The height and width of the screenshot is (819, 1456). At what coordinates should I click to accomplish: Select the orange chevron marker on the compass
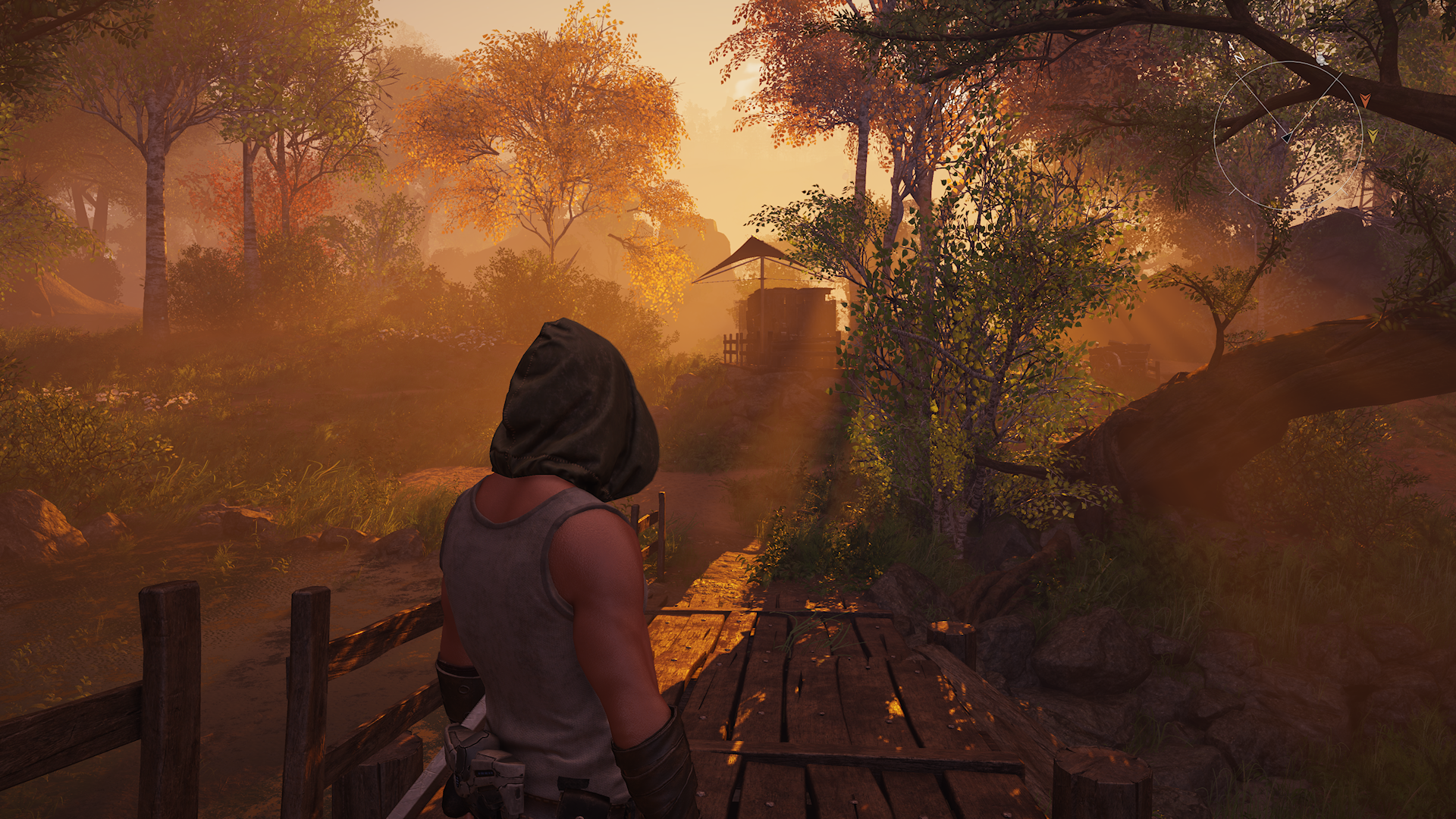click(1365, 99)
